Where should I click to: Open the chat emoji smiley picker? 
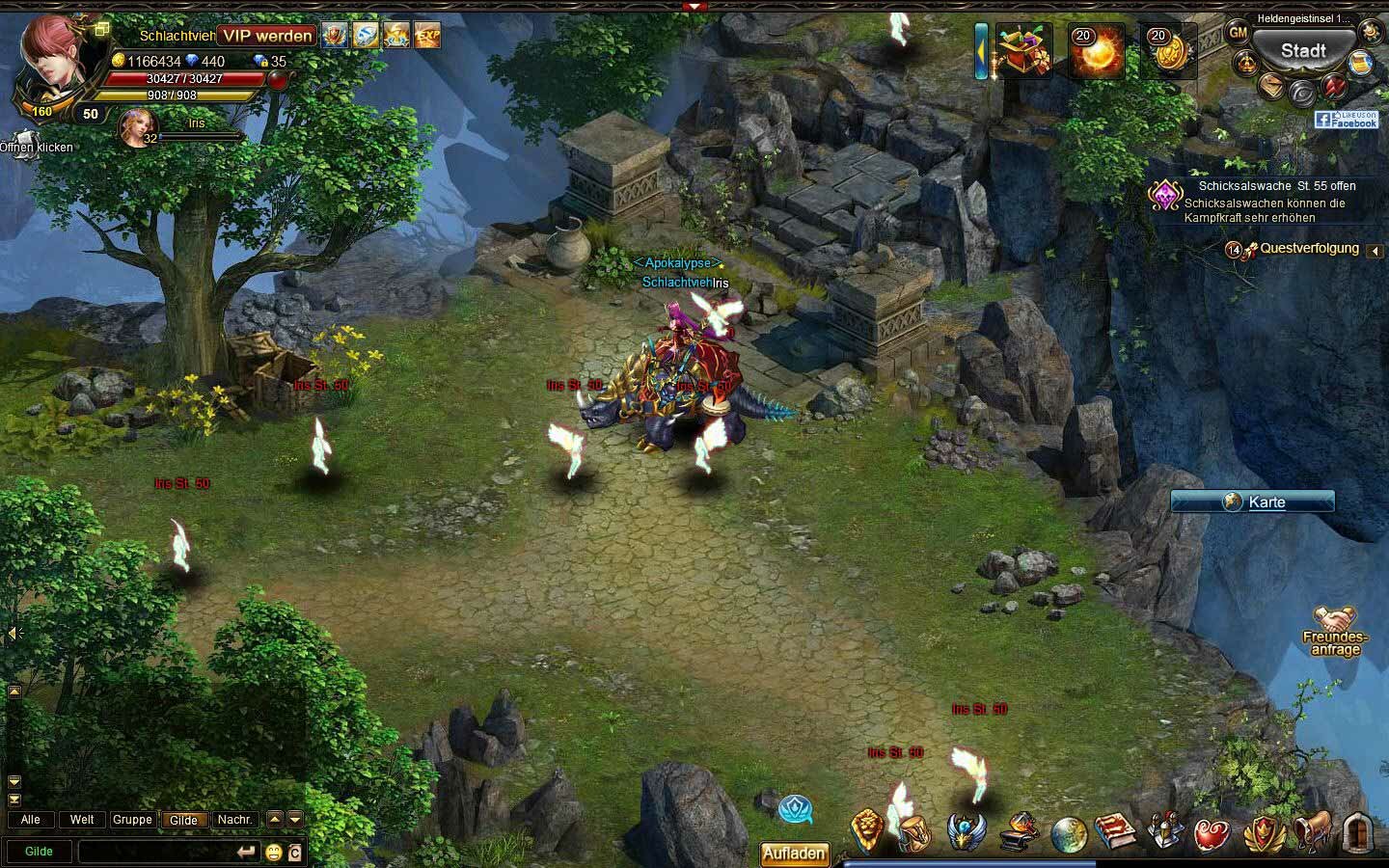274,853
